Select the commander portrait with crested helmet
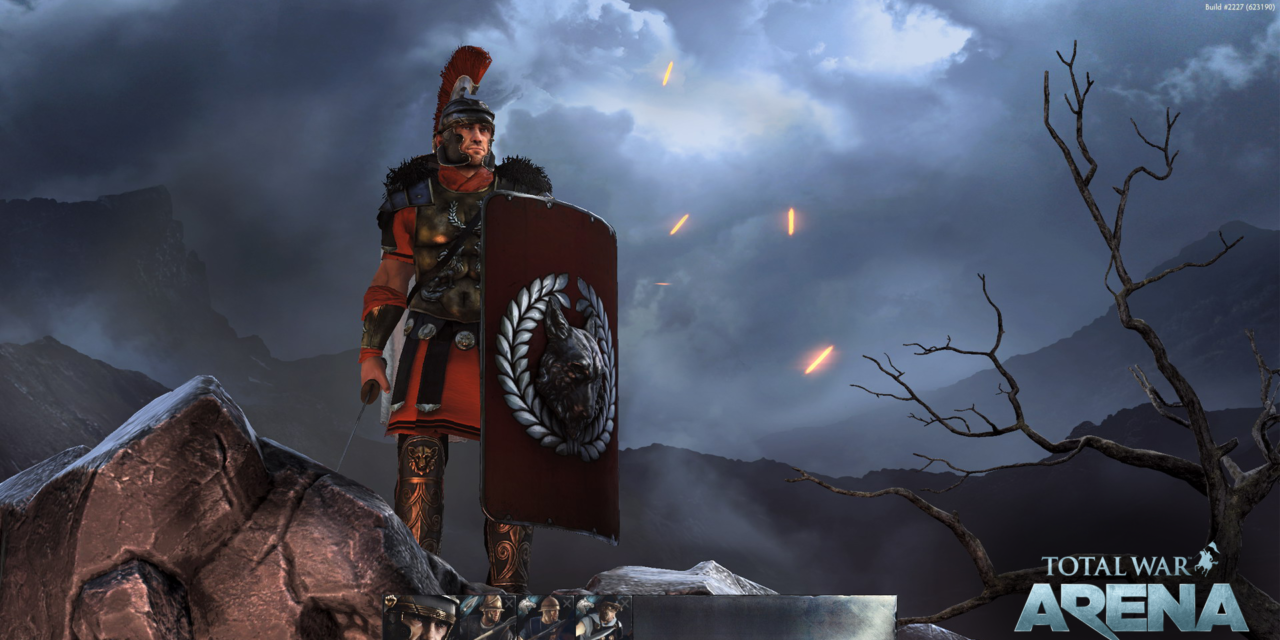The image size is (1280, 640). 420,618
